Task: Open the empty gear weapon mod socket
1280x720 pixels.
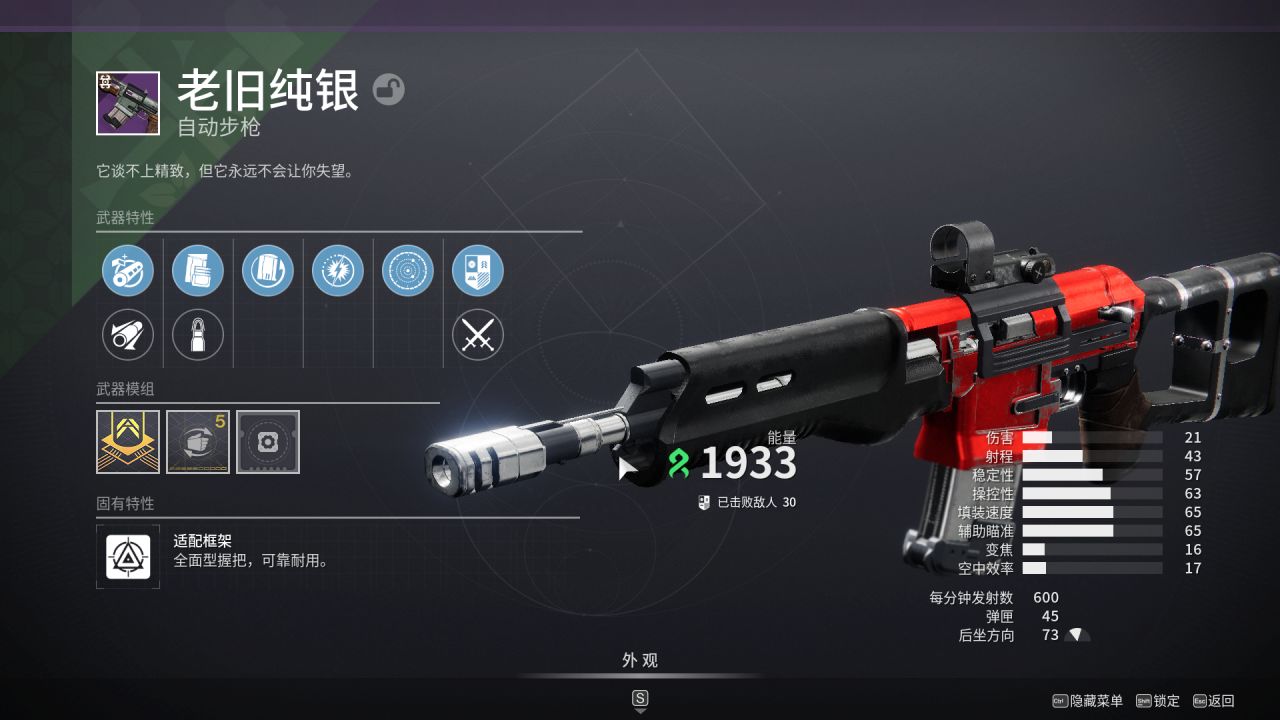Action: coord(268,442)
